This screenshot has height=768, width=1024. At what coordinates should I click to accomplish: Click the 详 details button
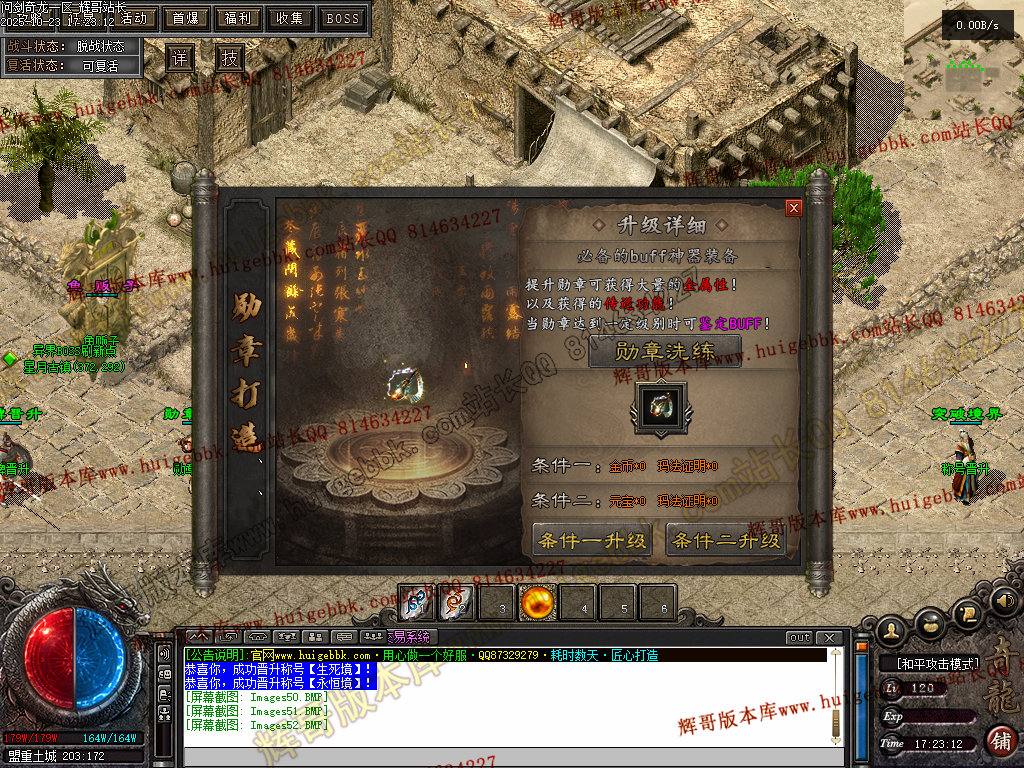[180, 59]
